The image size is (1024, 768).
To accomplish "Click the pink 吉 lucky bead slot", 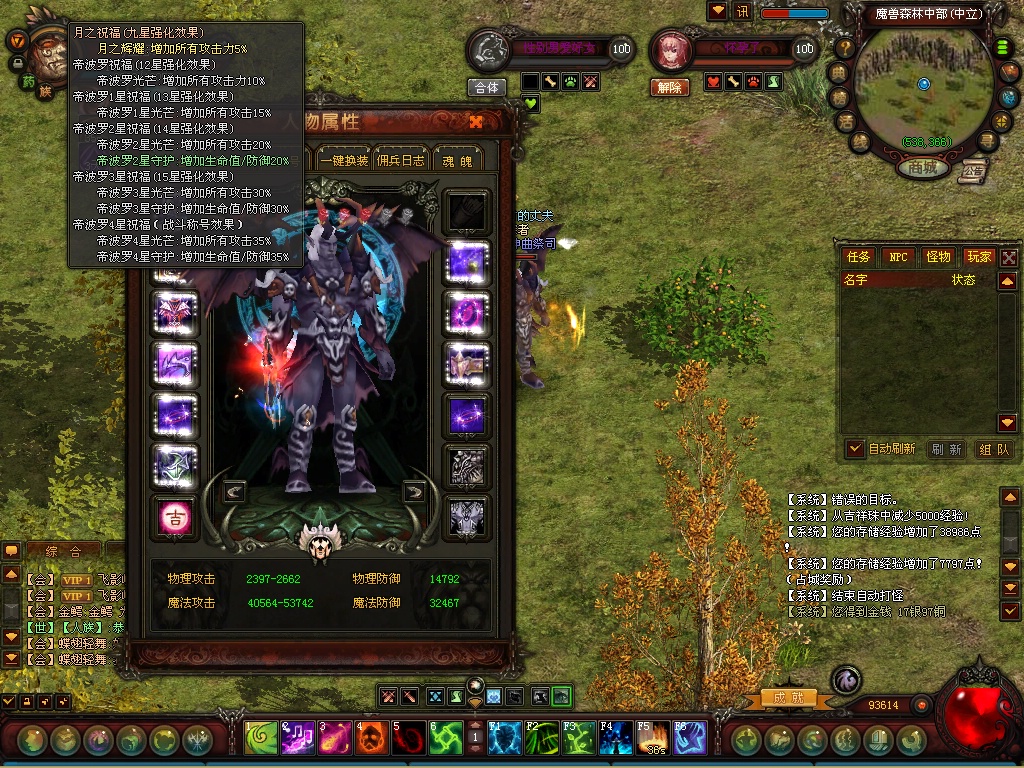I will point(175,517).
